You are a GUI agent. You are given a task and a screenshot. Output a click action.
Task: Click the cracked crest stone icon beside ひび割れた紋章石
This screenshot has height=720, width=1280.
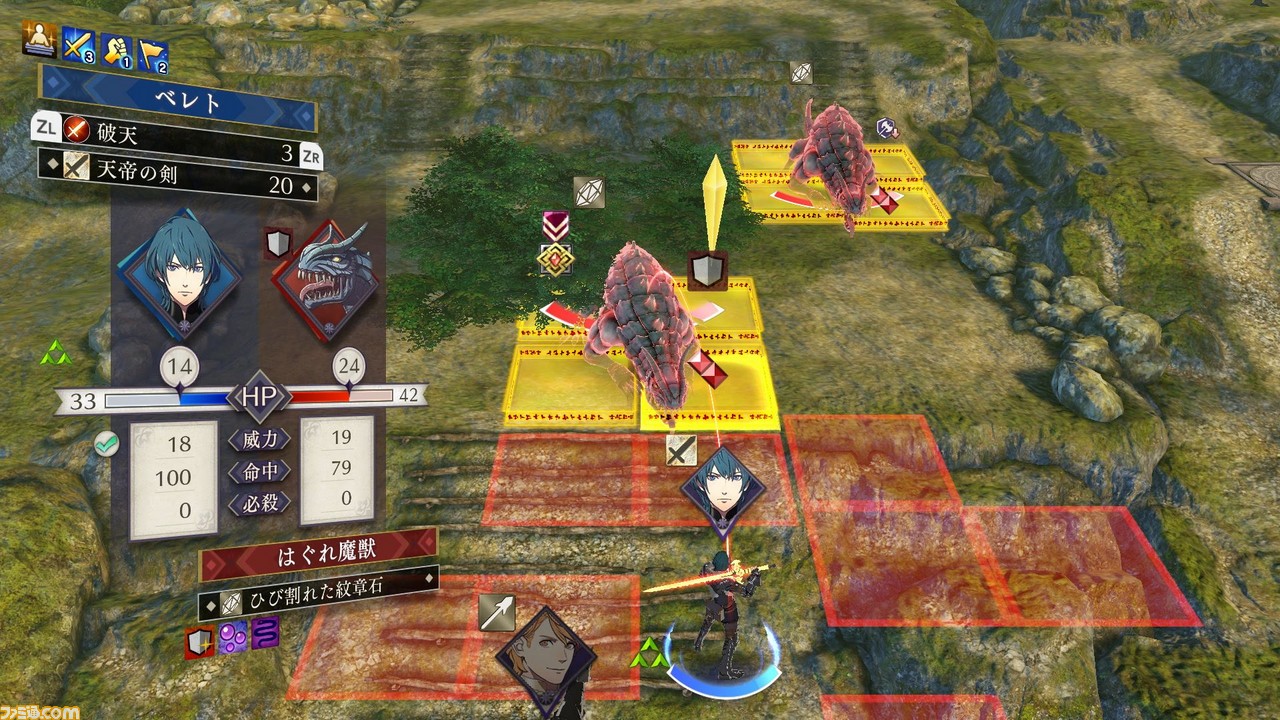[232, 602]
